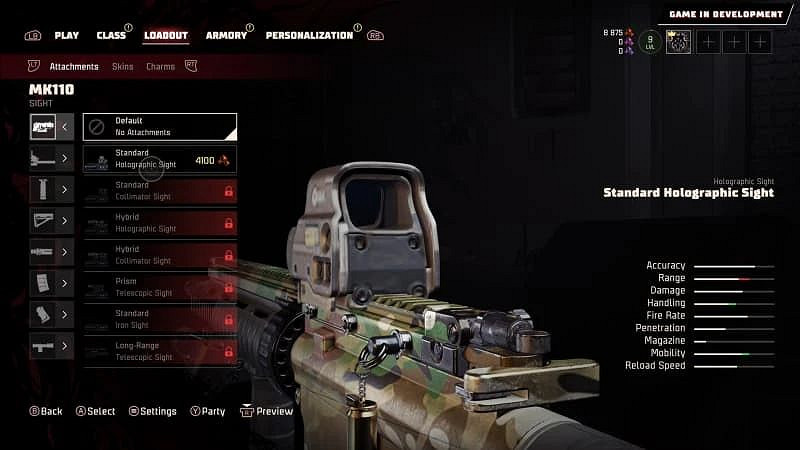Image resolution: width=800 pixels, height=450 pixels.
Task: Open the Charms sub-tab
Action: click(160, 67)
